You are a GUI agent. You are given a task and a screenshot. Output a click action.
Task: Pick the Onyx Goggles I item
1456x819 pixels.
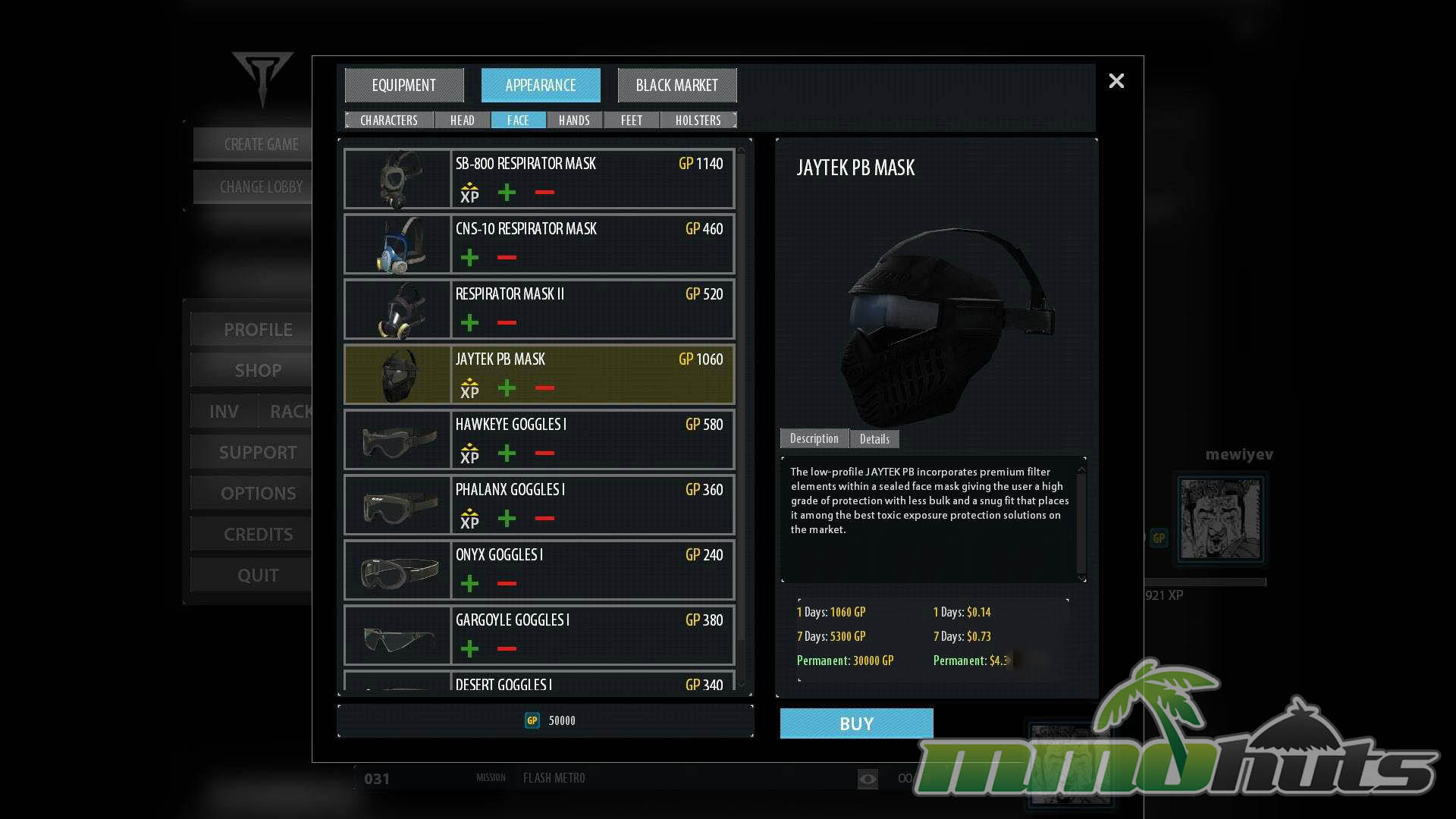[539, 570]
